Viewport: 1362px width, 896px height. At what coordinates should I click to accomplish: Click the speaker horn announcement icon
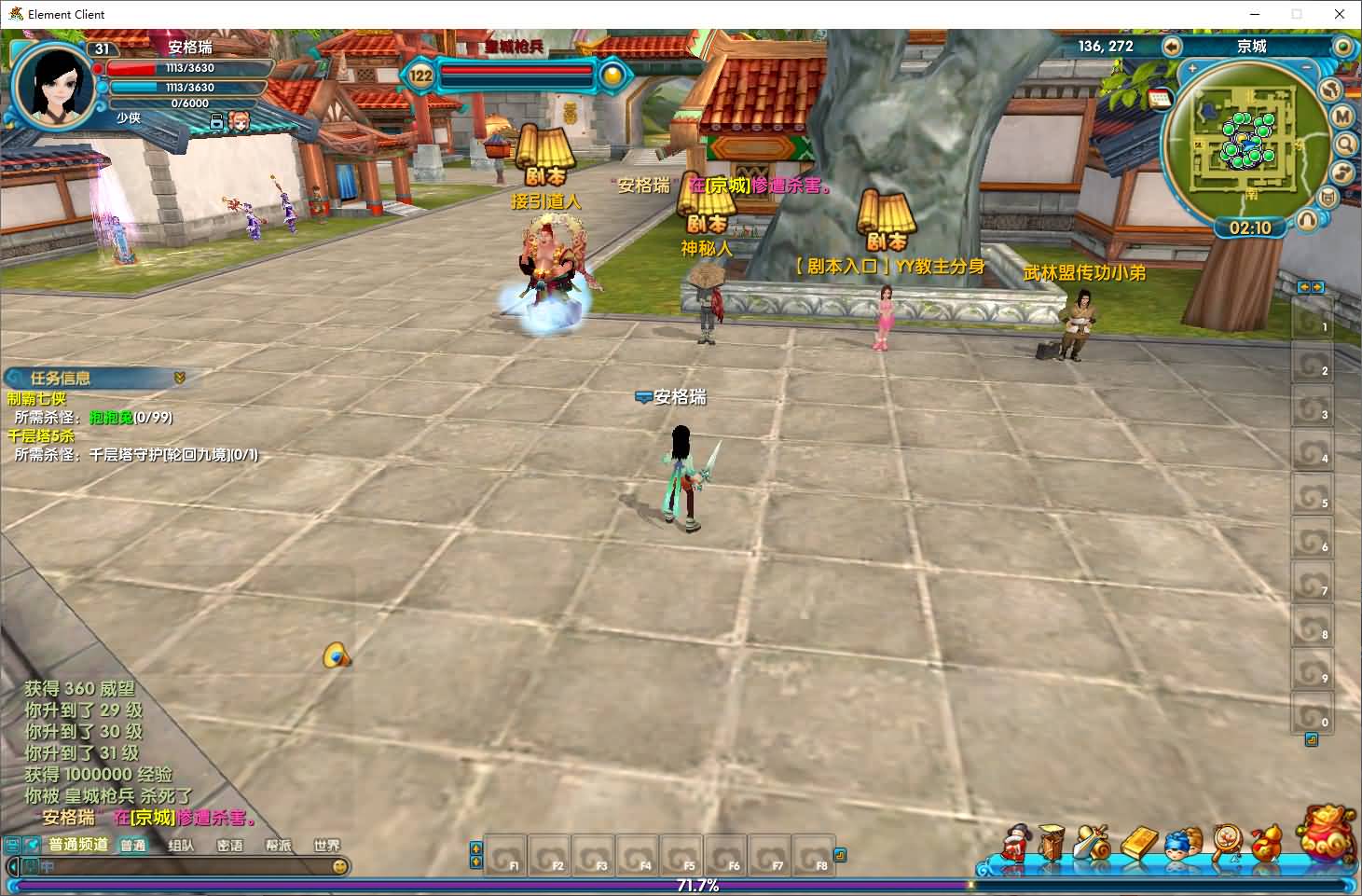point(337,656)
